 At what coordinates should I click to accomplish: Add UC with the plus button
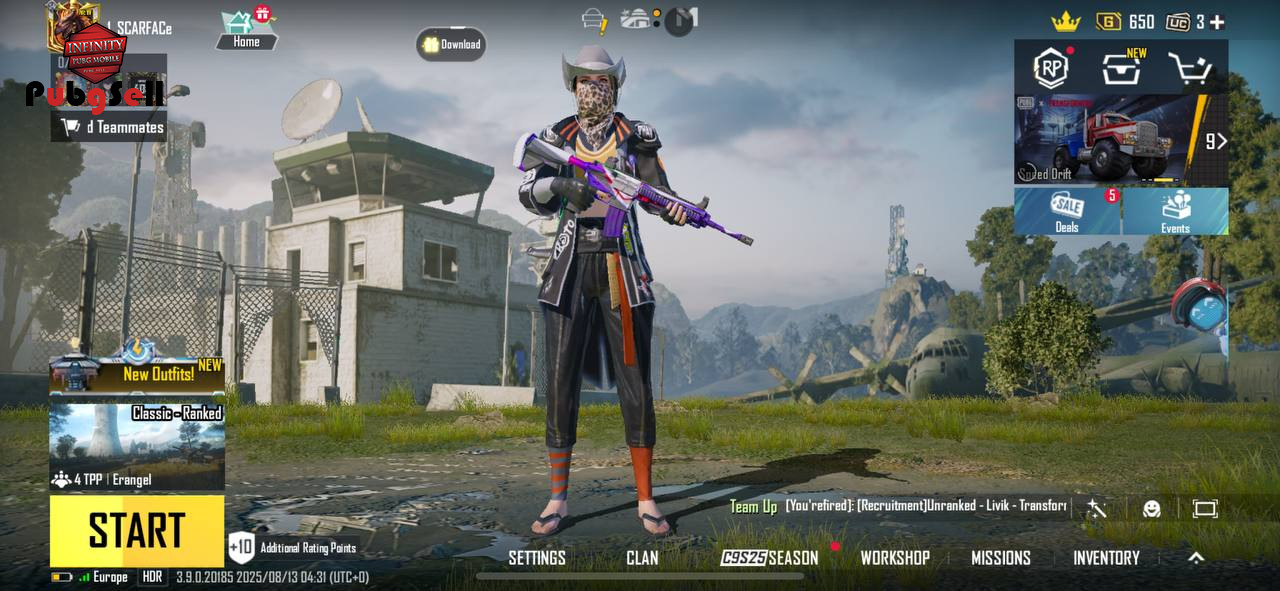pos(1217,22)
